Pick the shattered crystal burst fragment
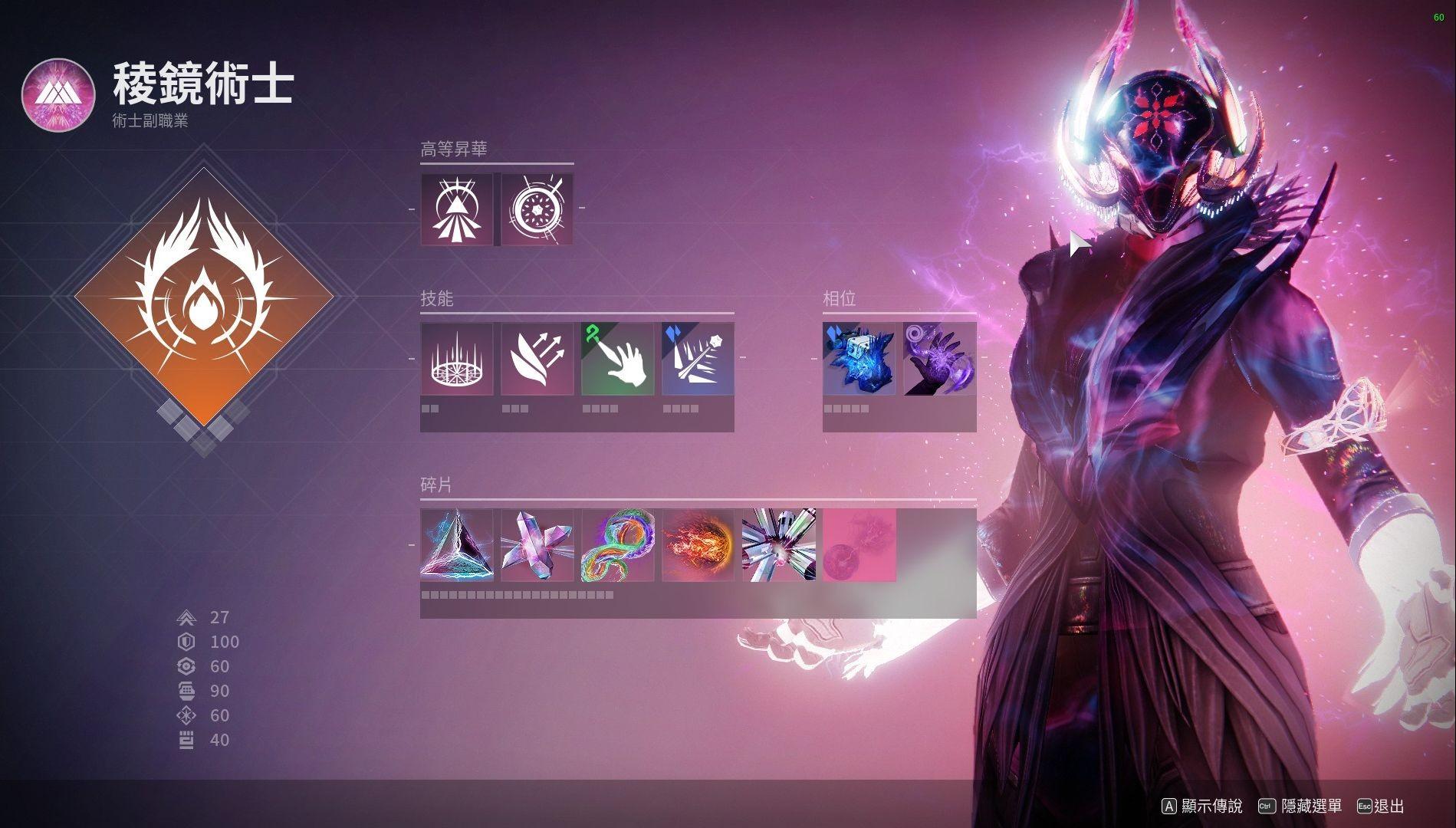1456x828 pixels. 778,545
